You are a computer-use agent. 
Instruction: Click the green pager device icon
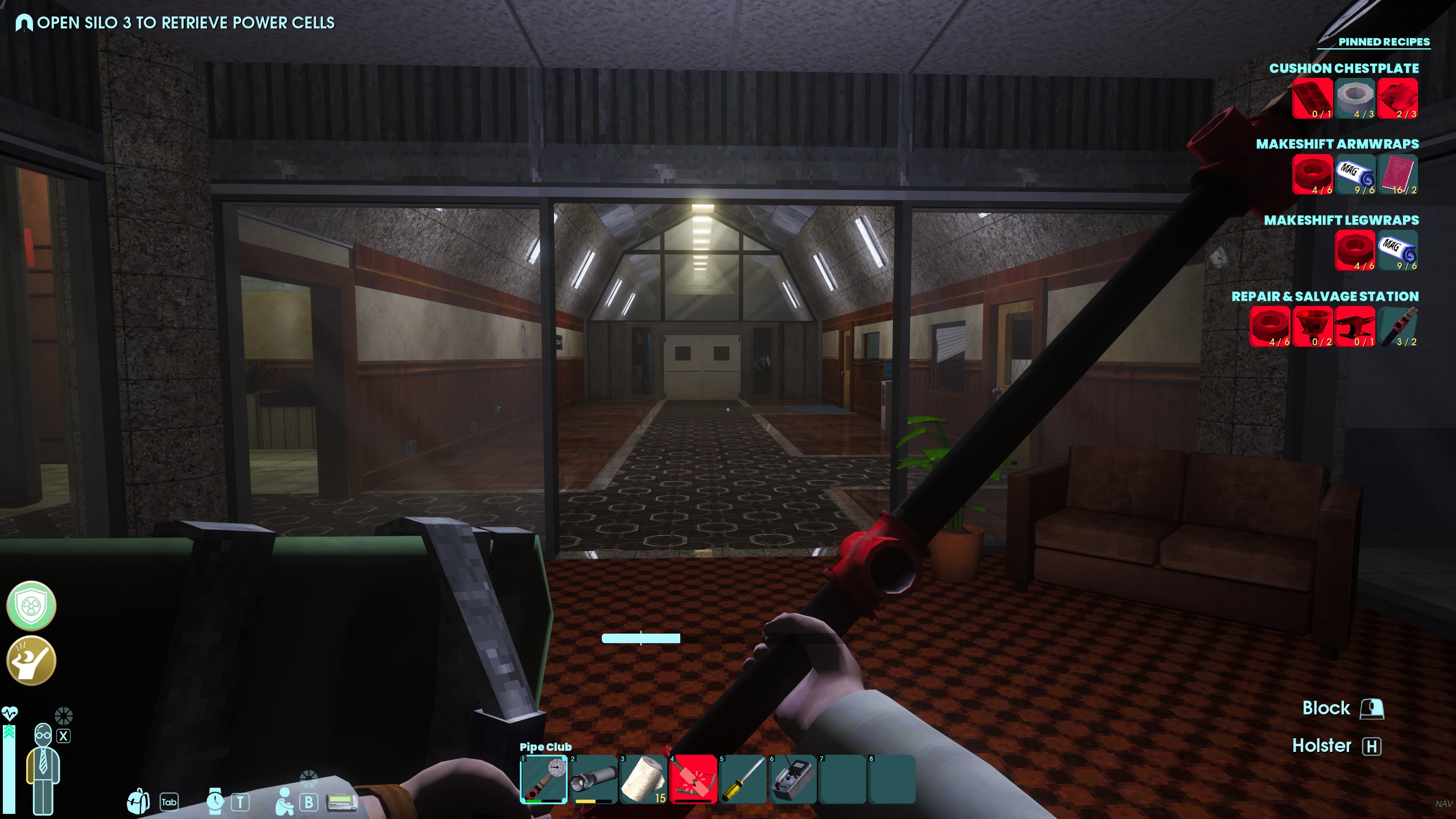tap(342, 803)
